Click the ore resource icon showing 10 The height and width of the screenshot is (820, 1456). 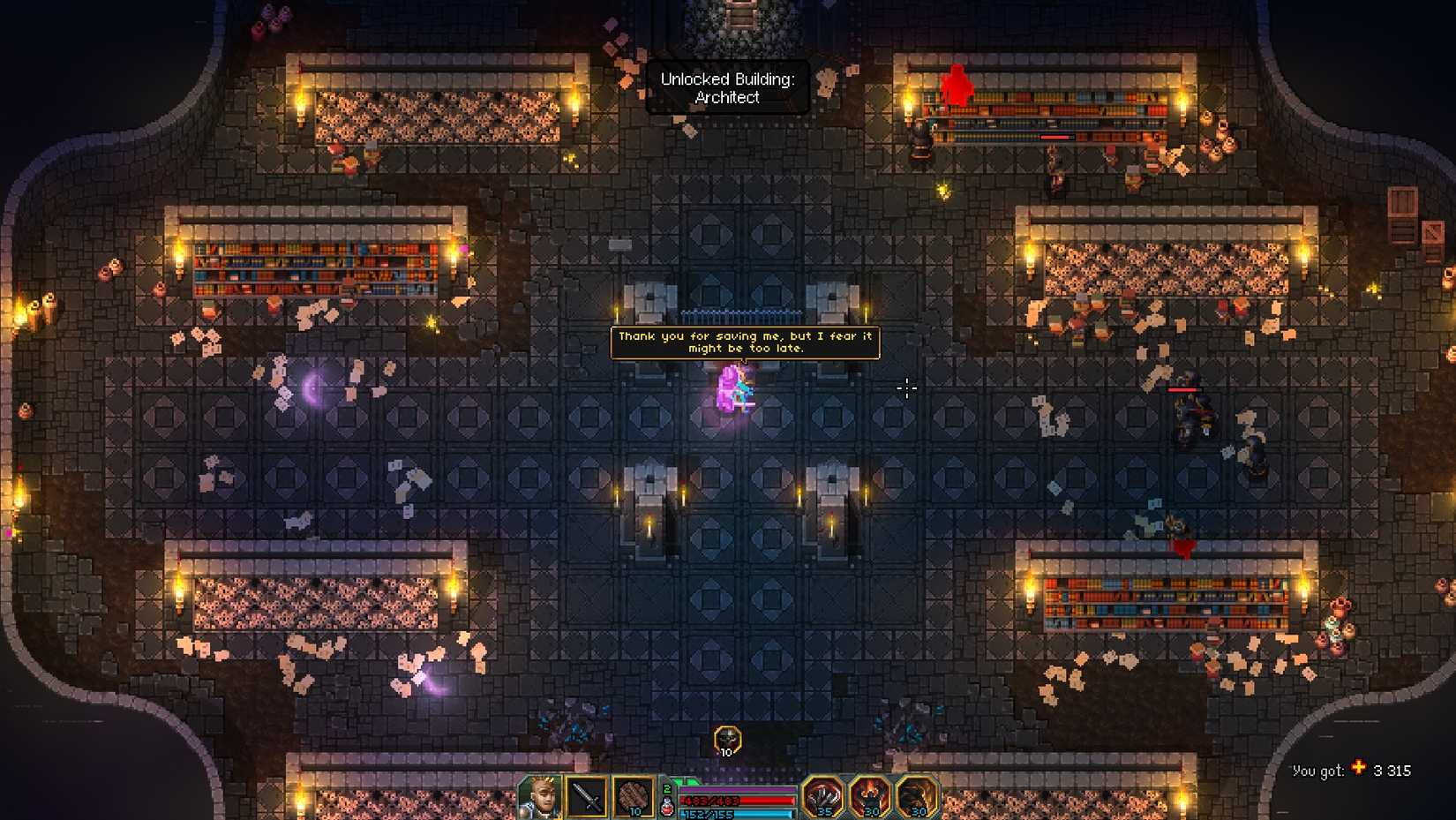pos(635,797)
